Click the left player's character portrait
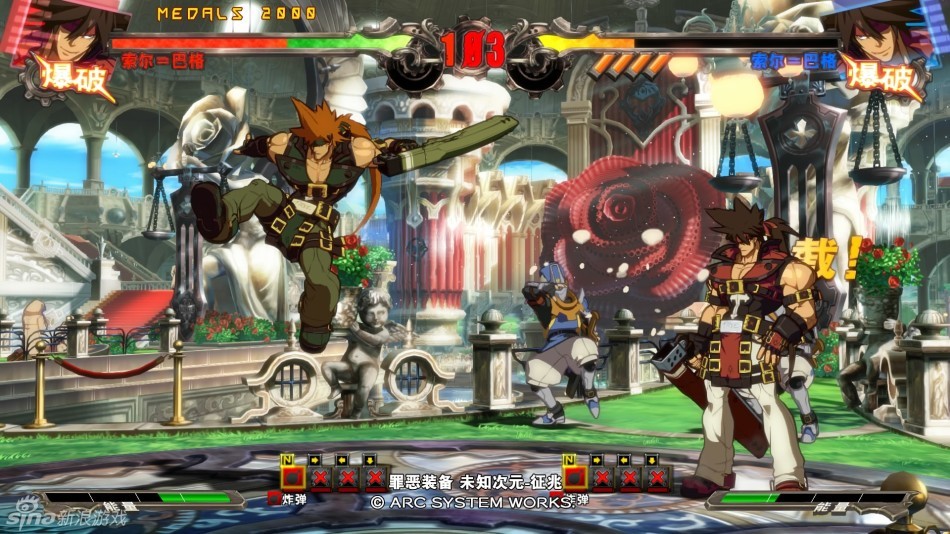950x534 pixels. click(x=72, y=30)
